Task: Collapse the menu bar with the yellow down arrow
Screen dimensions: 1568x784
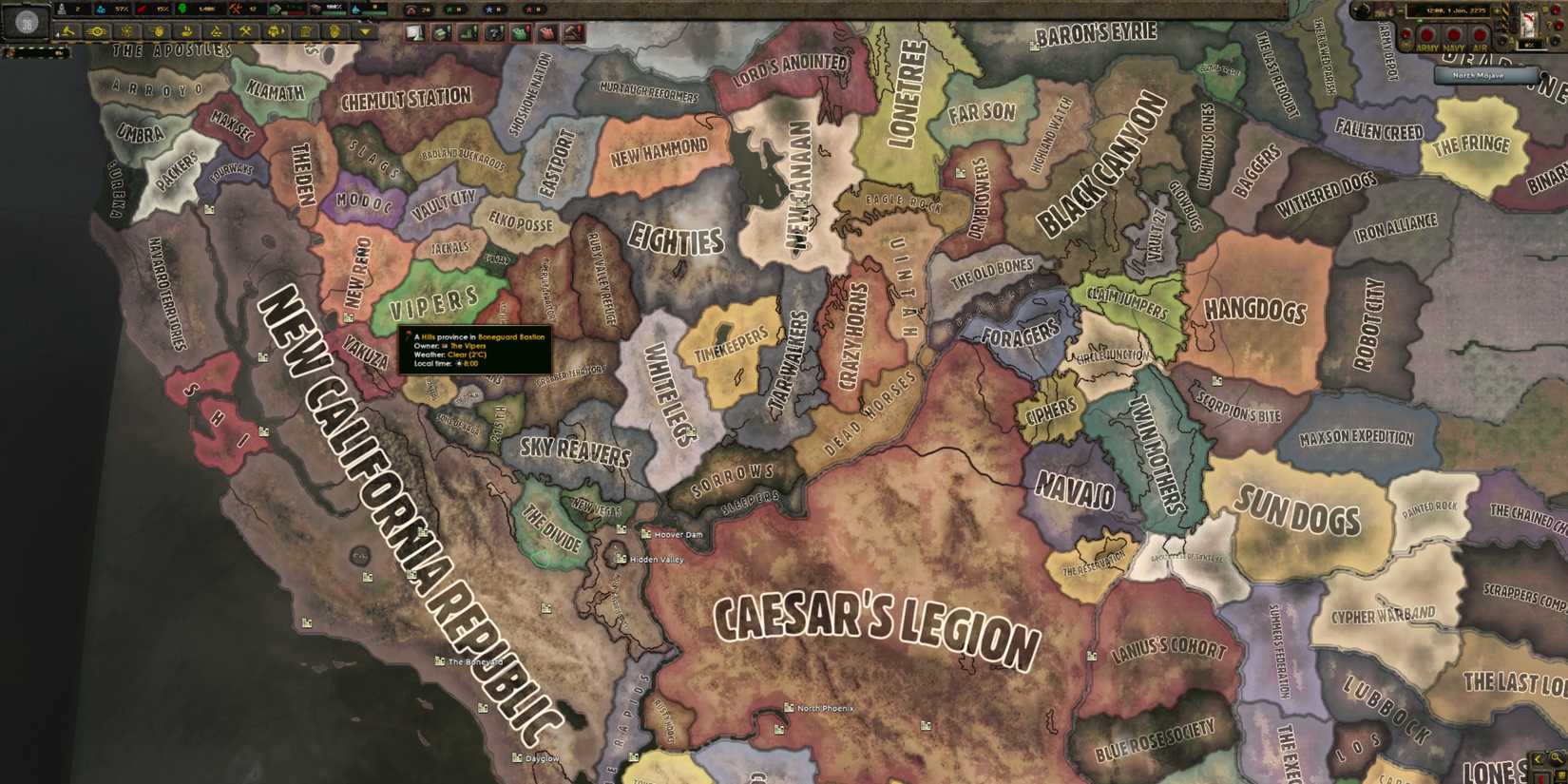Action: click(363, 31)
